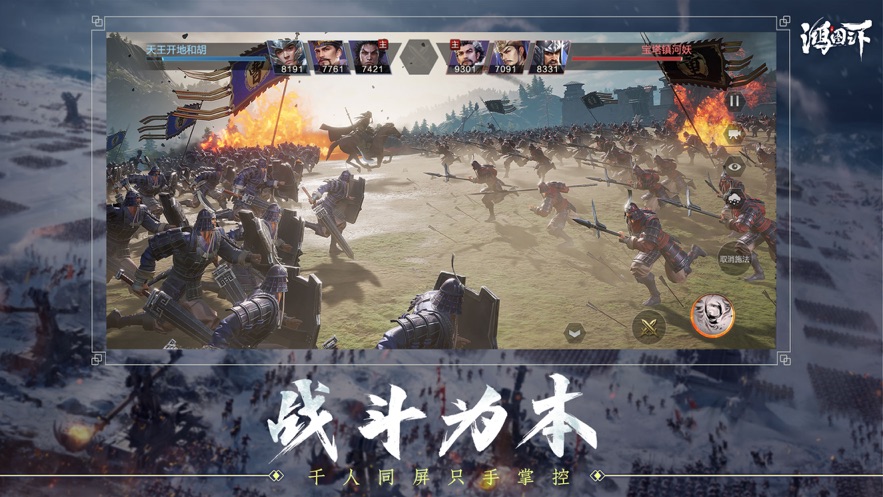Screen dimensions: 883x497
Task: Select the hero portrait with 7761 troops
Action: pyautogui.click(x=329, y=56)
